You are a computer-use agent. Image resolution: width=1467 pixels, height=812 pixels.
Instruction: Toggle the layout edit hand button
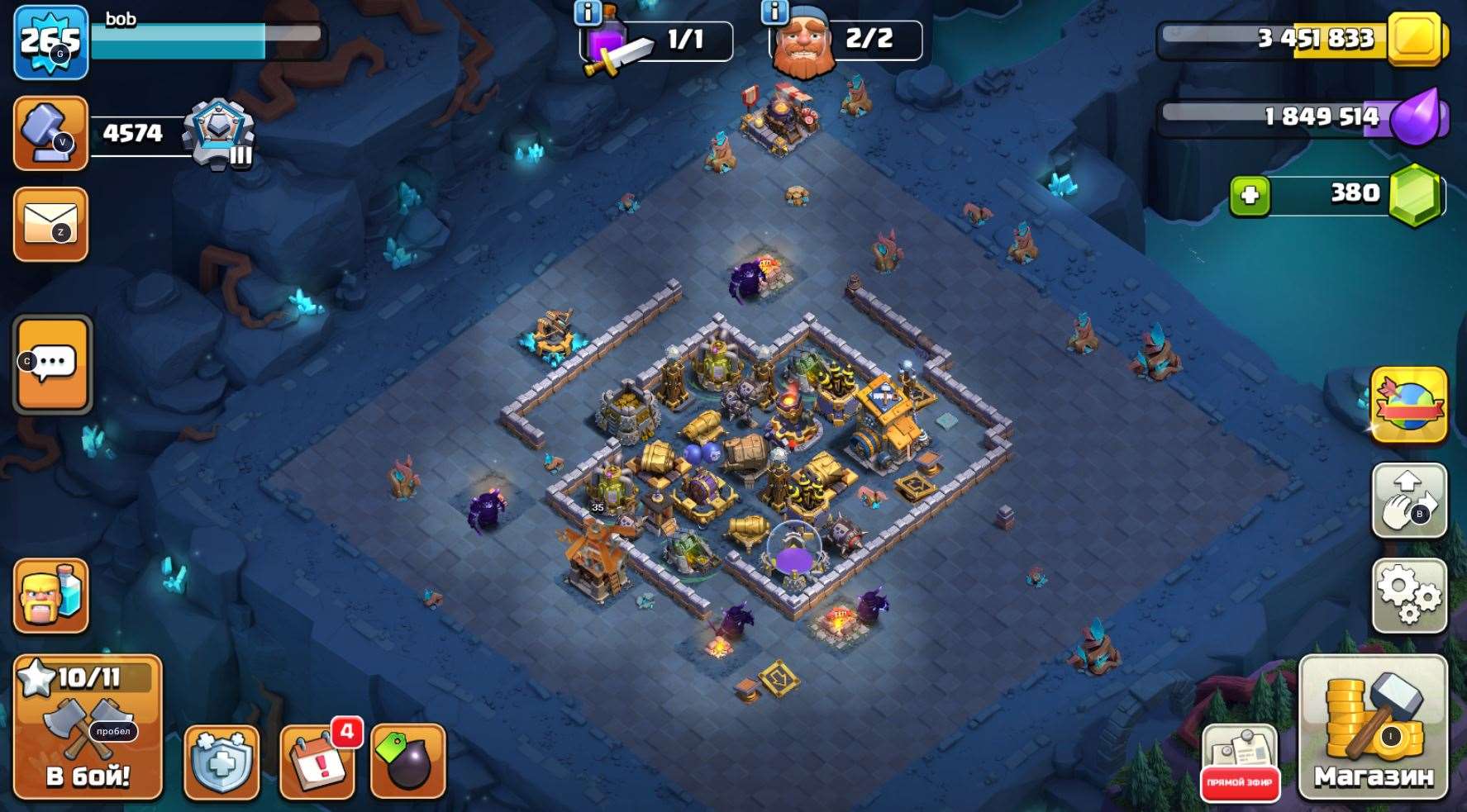pyautogui.click(x=1408, y=501)
